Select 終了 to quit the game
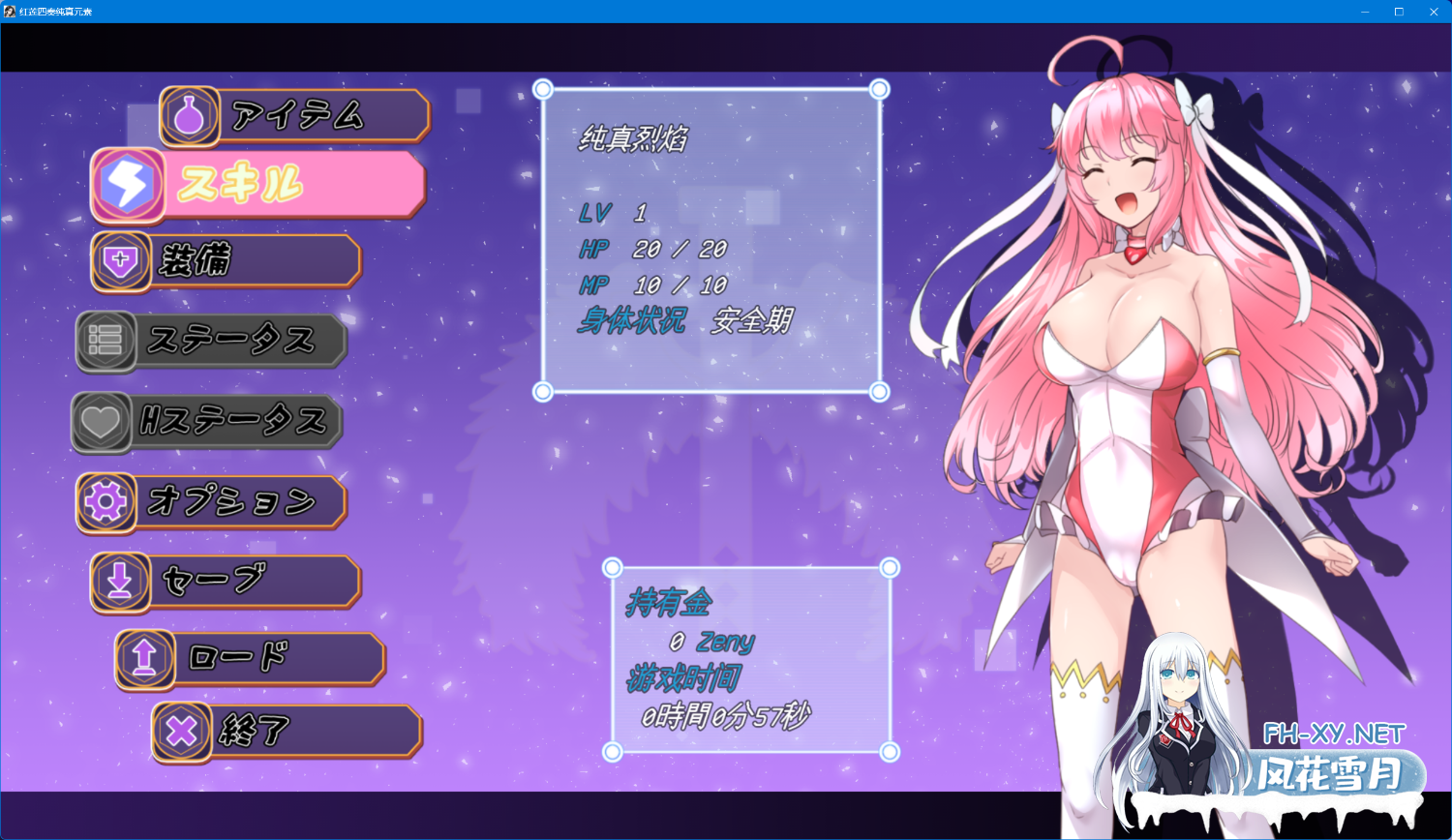Screen dimensions: 1452x840 click(287, 731)
